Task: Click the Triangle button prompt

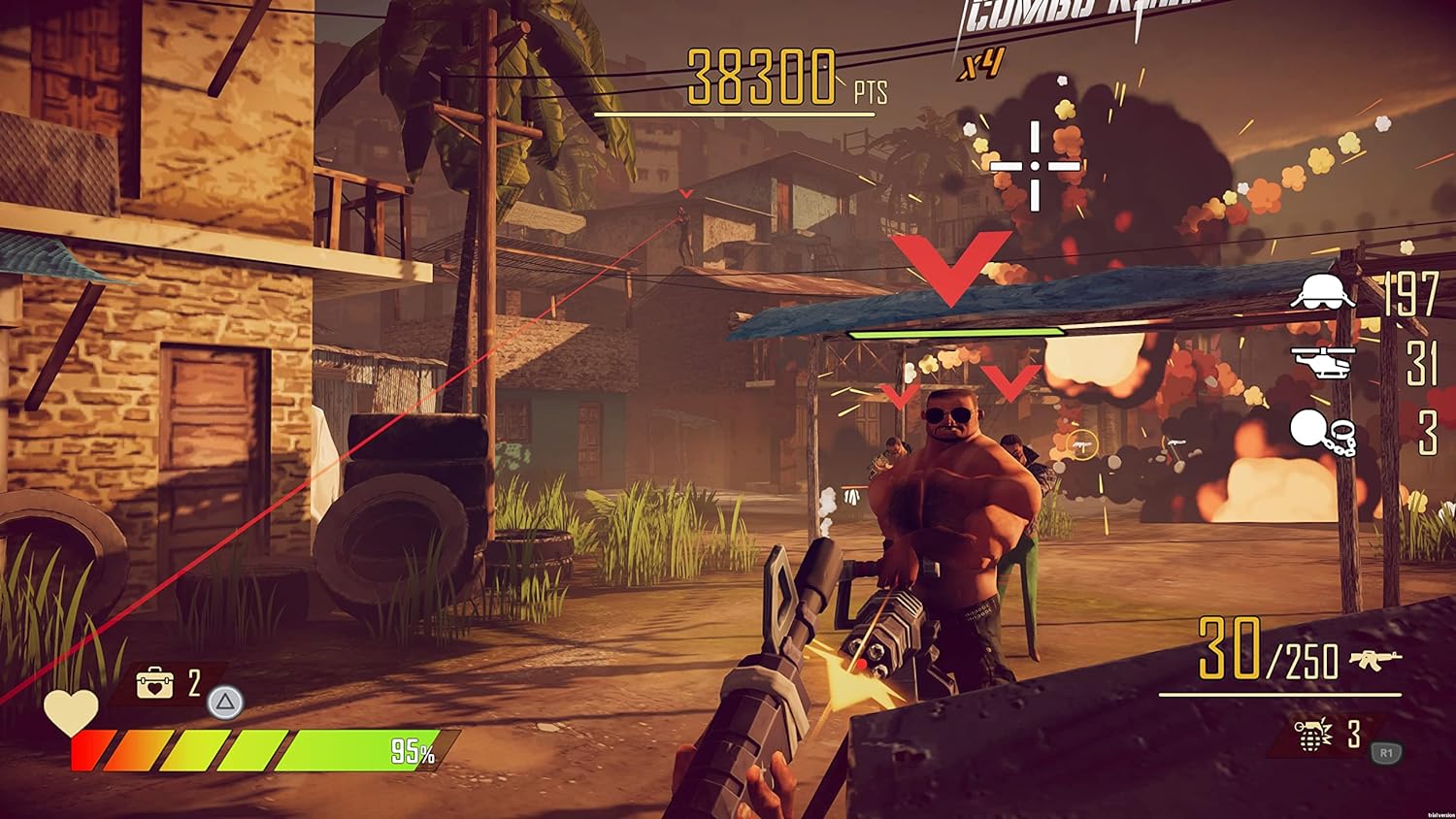Action: coord(225,703)
